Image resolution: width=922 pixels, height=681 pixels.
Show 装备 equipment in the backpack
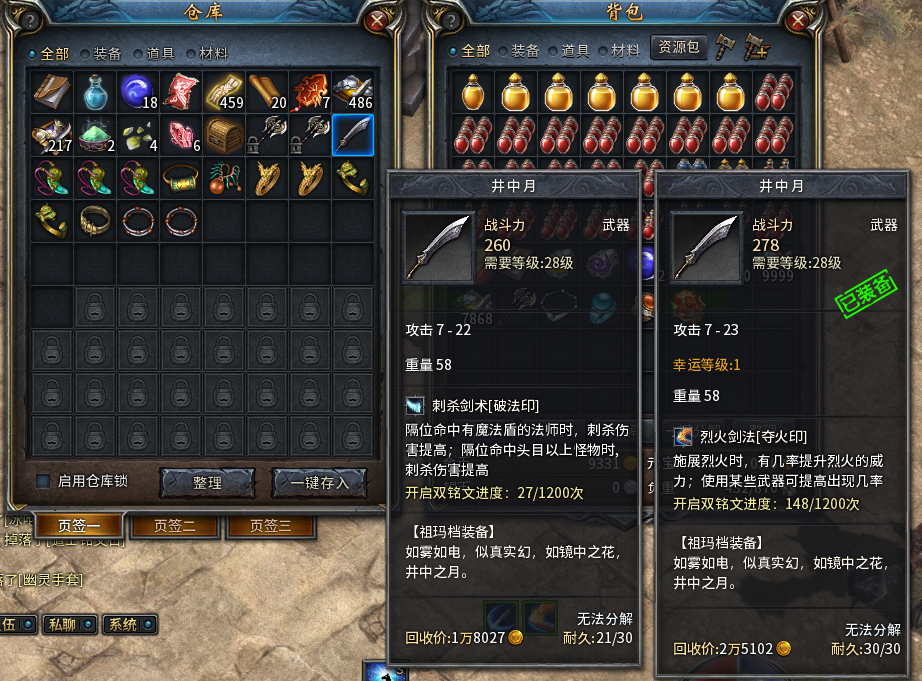(x=519, y=51)
